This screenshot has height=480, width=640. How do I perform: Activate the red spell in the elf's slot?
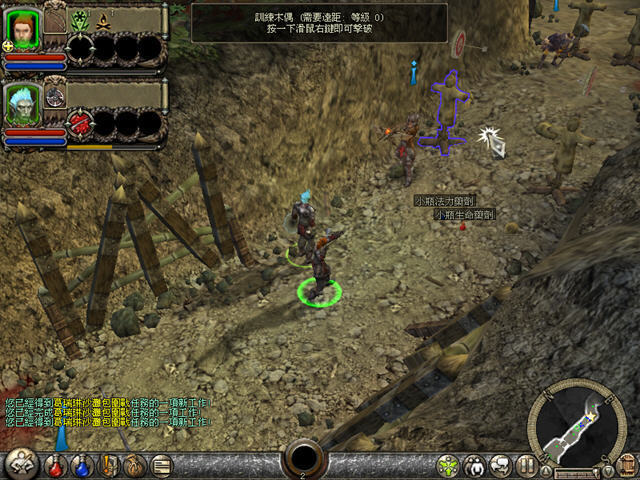coord(81,124)
